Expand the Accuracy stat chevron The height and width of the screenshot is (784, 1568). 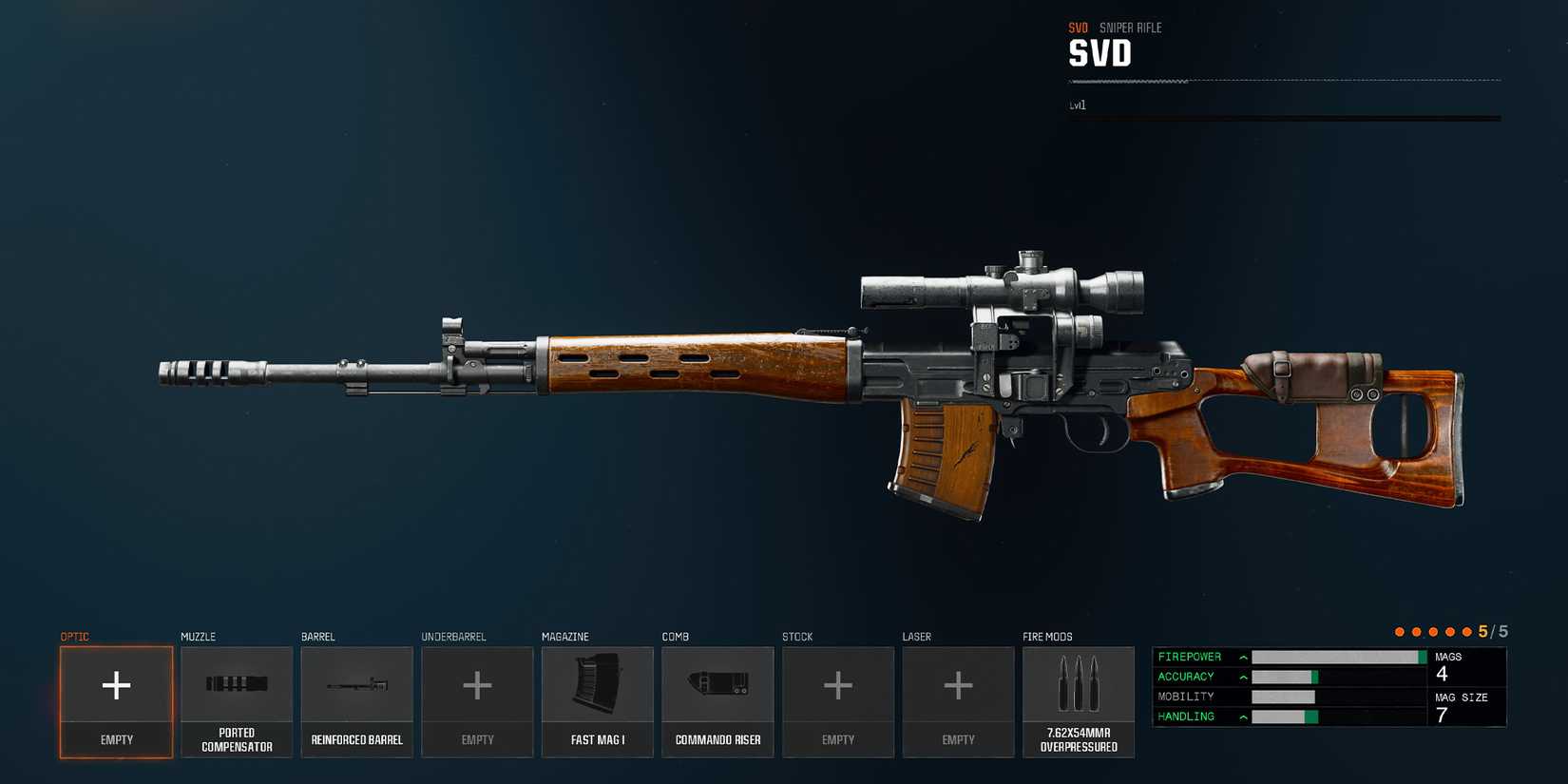tap(1242, 676)
